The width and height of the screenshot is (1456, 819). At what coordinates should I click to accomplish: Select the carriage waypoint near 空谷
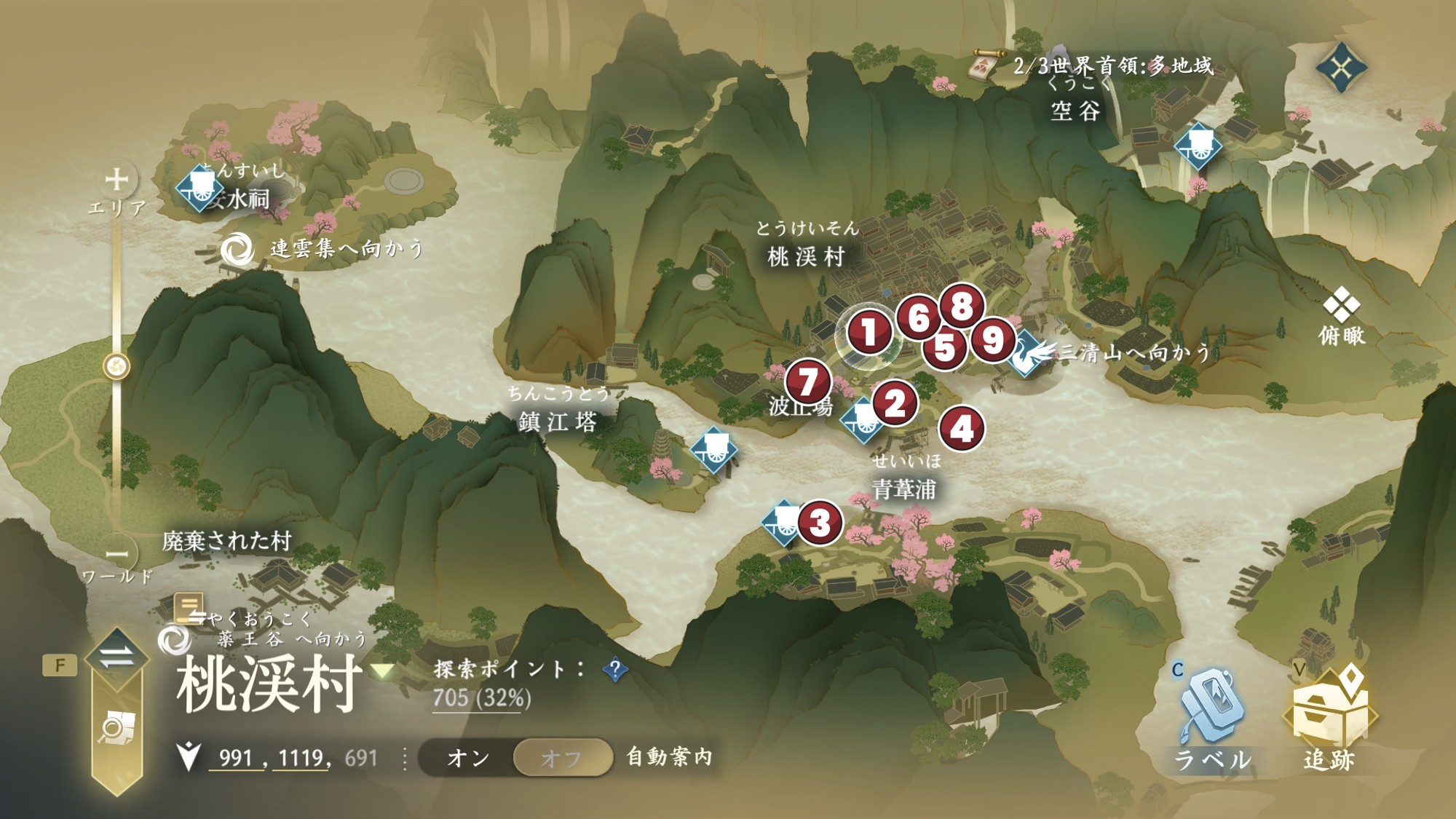(1198, 146)
